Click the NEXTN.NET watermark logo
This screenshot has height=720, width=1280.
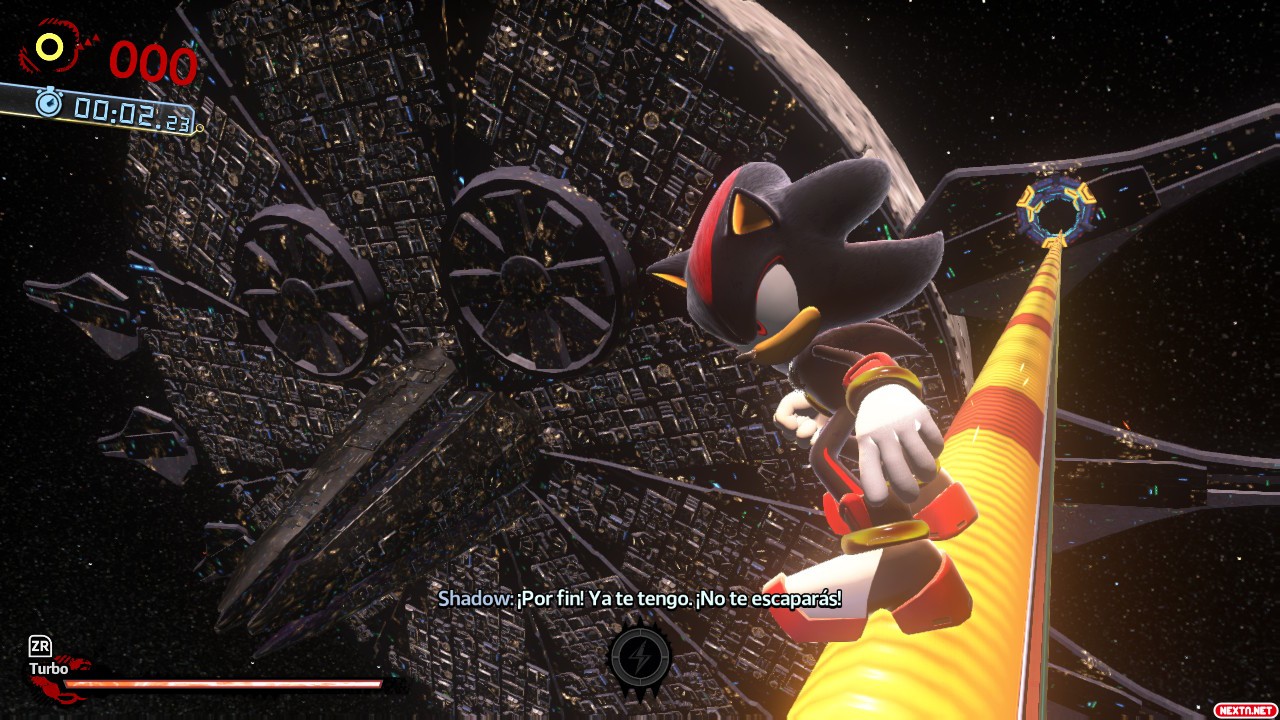point(1243,709)
